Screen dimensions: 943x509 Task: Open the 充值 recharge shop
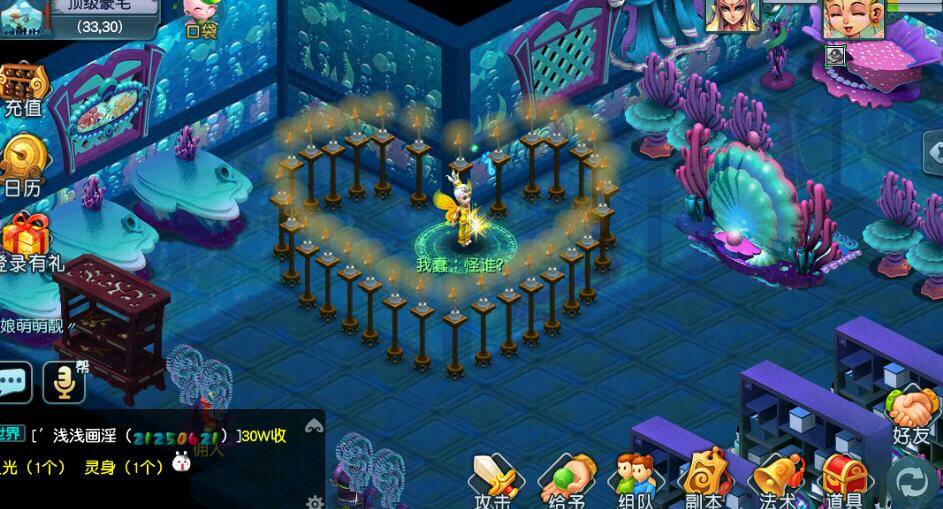(22, 90)
